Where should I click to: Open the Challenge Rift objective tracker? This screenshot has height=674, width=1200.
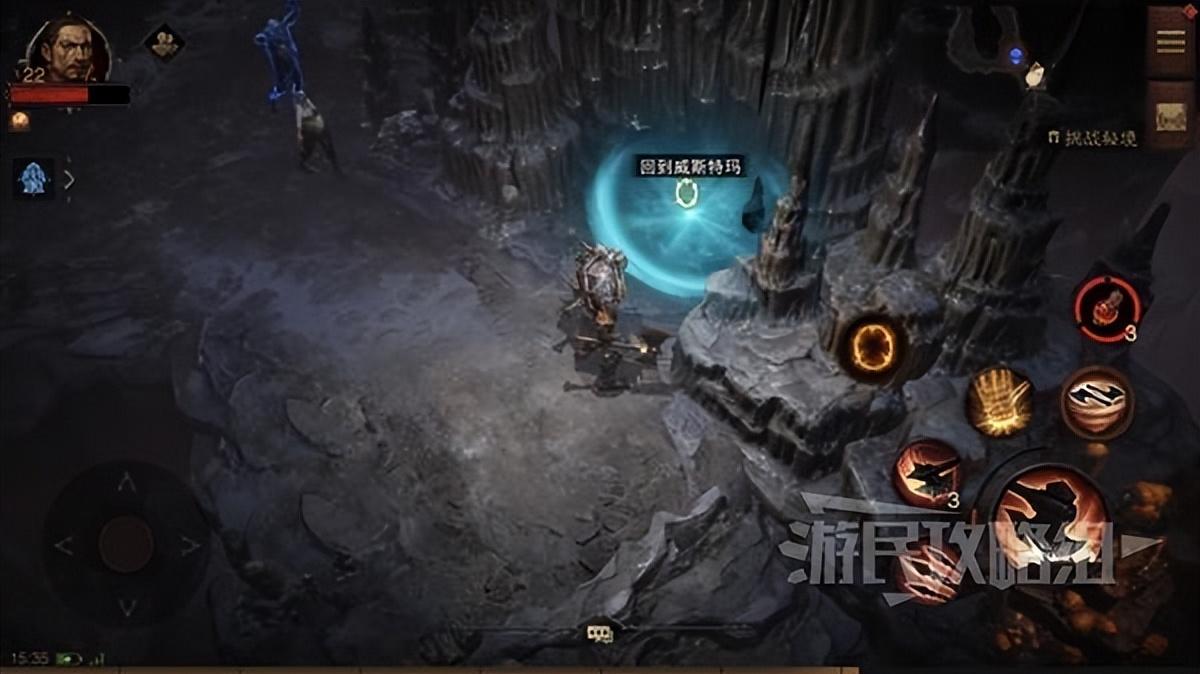click(1092, 139)
